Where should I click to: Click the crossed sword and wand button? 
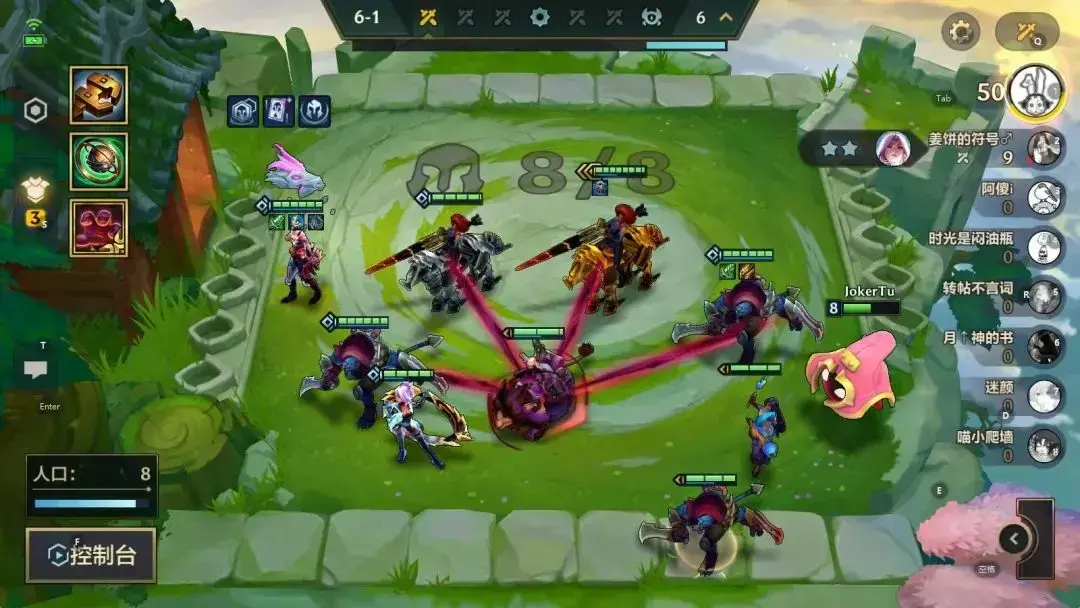[x=1026, y=32]
